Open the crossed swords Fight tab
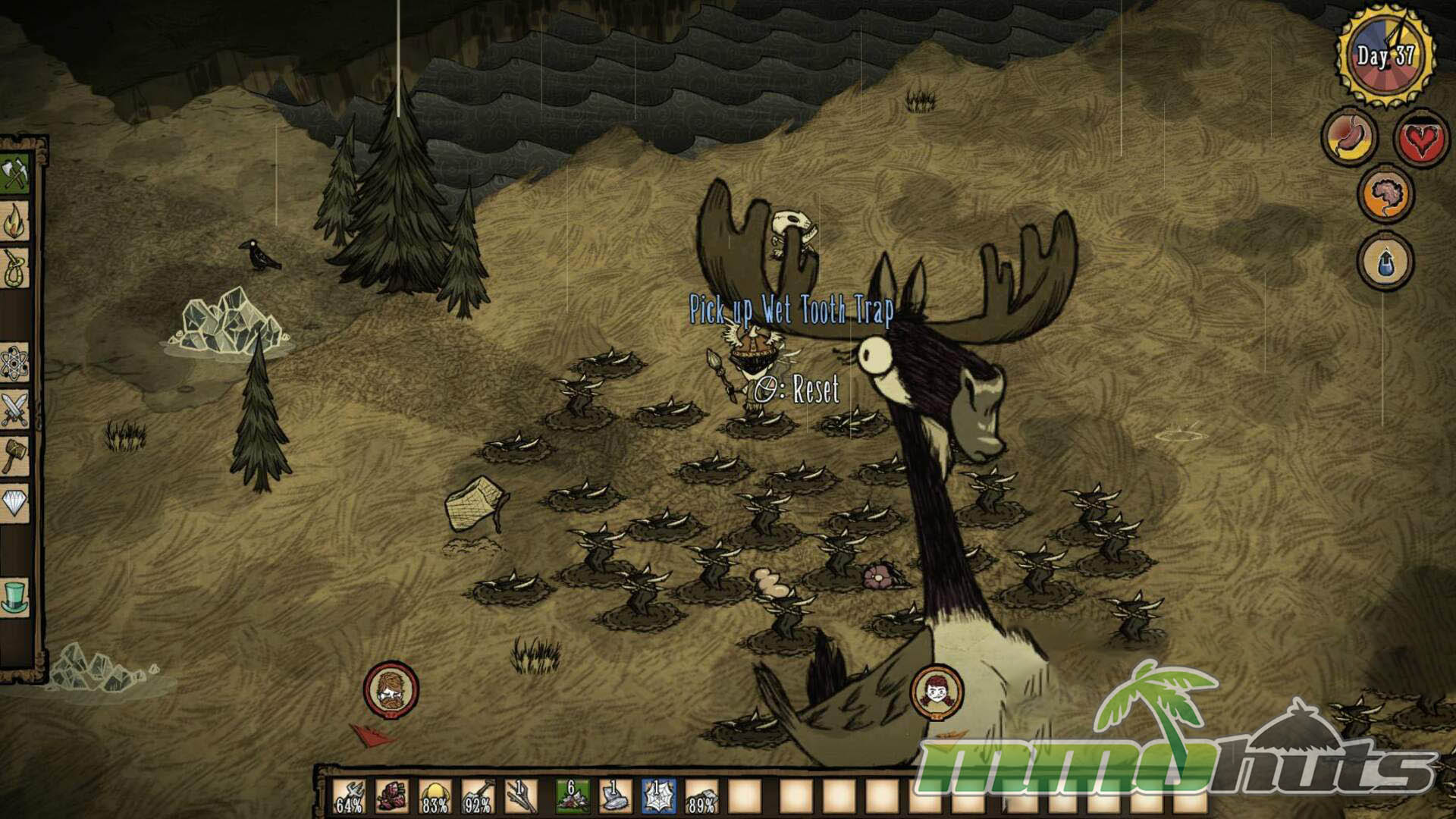 15,409
